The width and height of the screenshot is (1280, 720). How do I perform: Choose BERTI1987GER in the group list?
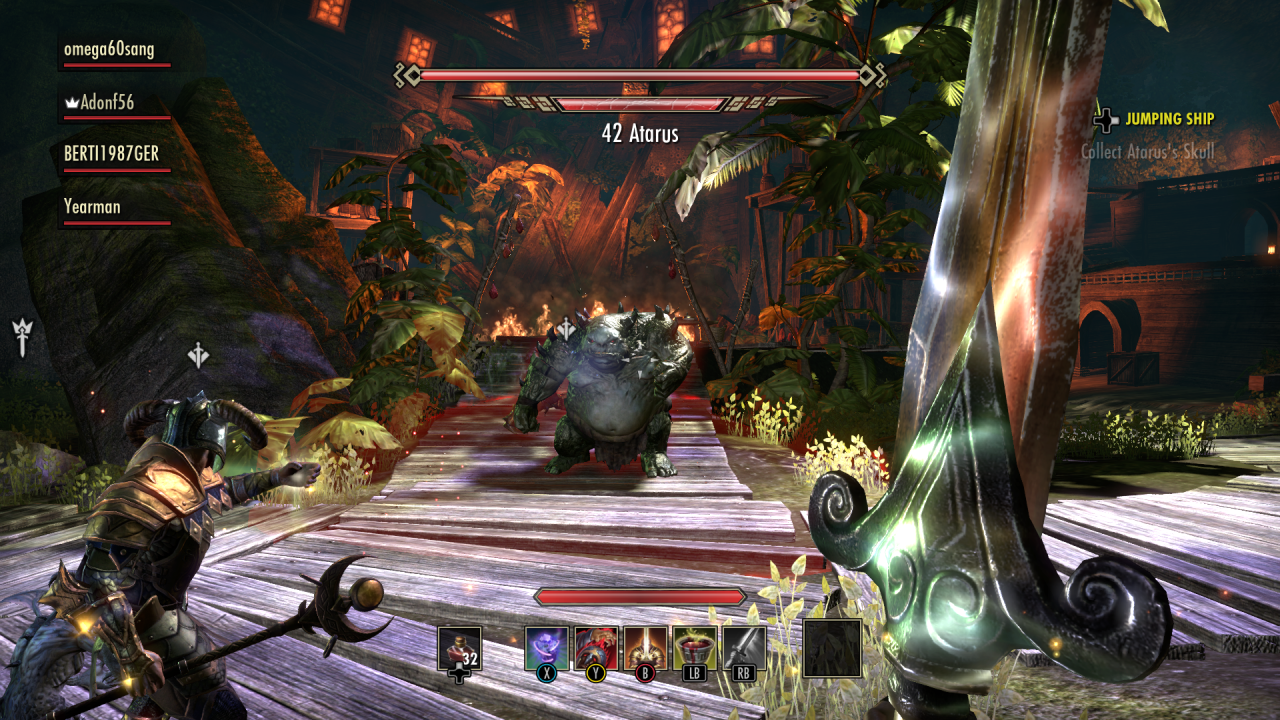(x=111, y=154)
